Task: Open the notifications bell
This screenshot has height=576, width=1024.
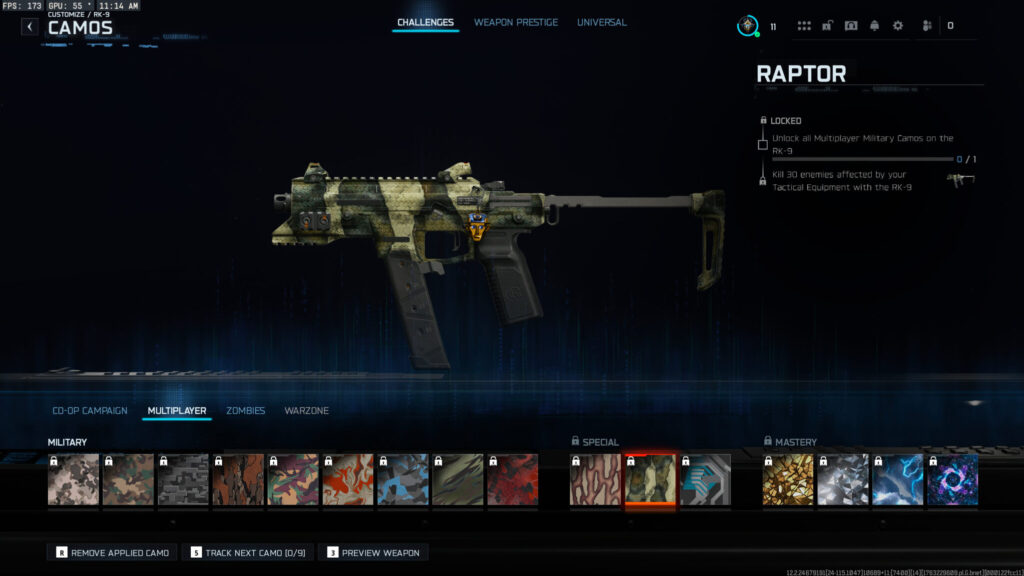Action: pyautogui.click(x=874, y=26)
